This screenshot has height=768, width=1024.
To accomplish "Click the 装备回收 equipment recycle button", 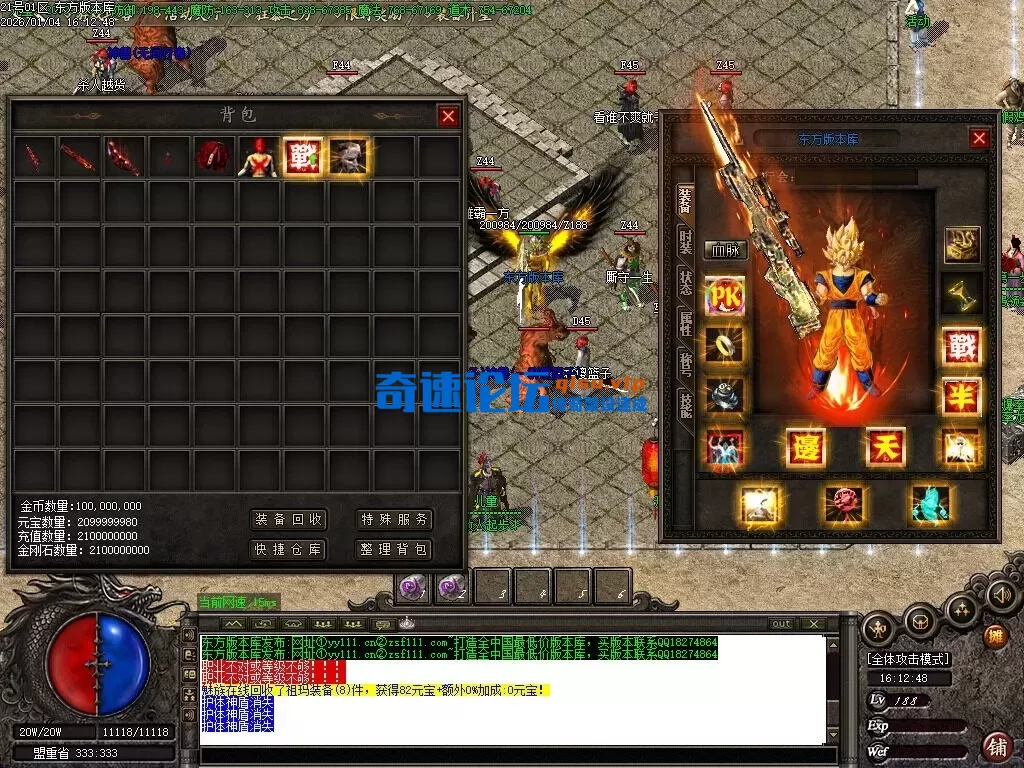I will [x=288, y=520].
